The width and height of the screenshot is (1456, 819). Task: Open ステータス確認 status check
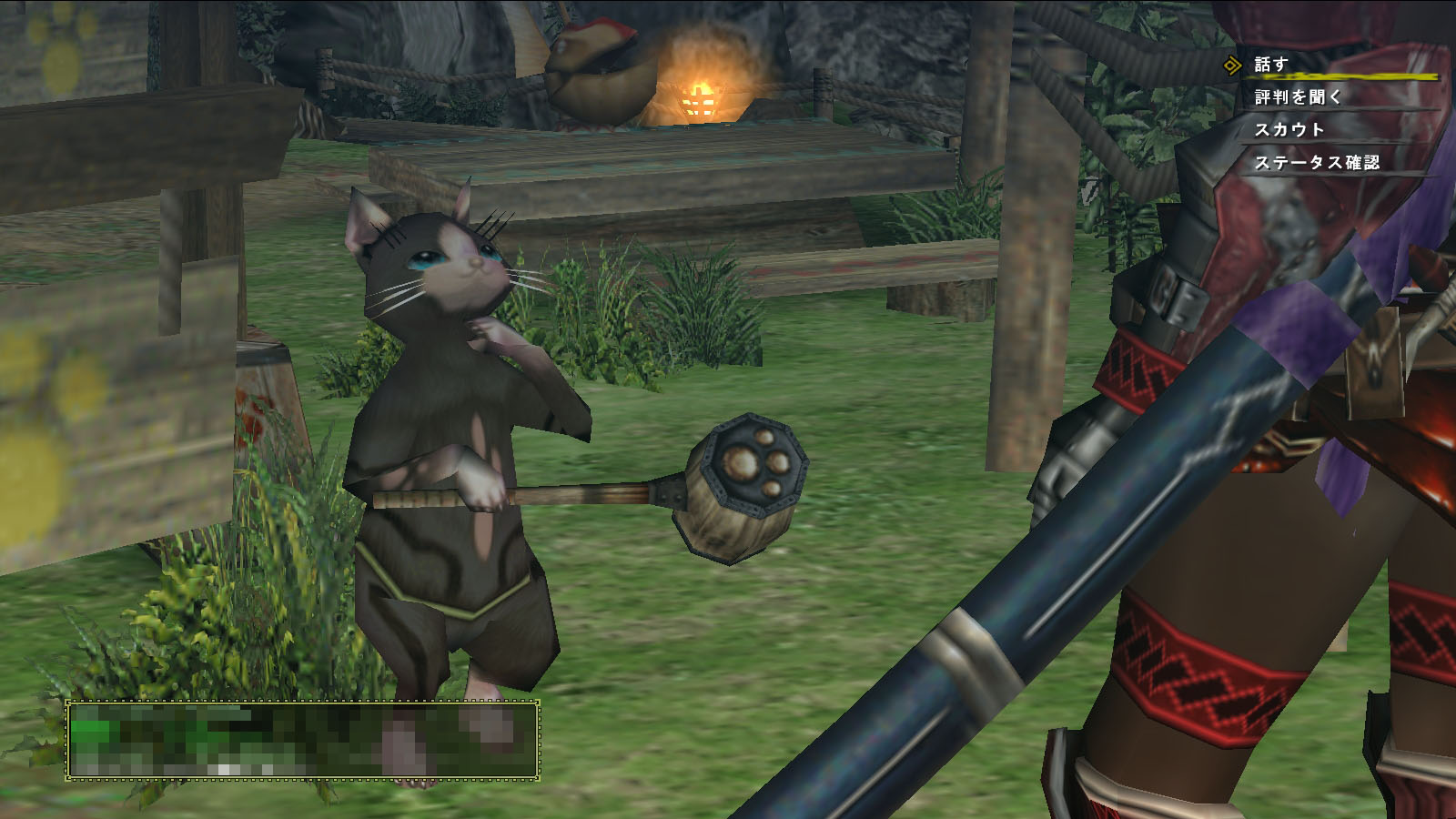tap(1316, 163)
